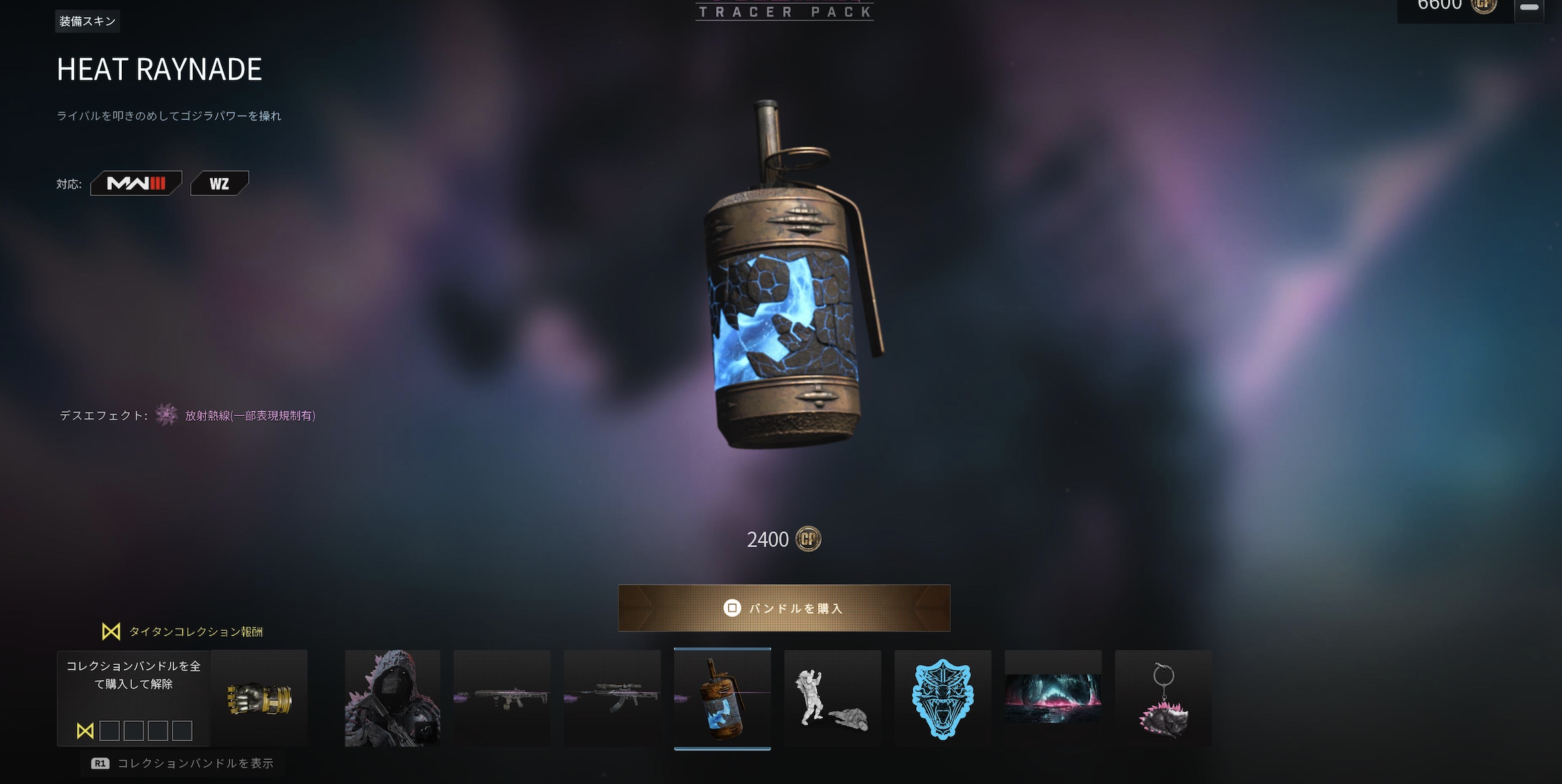Image resolution: width=1562 pixels, height=784 pixels.
Task: Purchase the bundle with the gold button
Action: click(x=784, y=608)
